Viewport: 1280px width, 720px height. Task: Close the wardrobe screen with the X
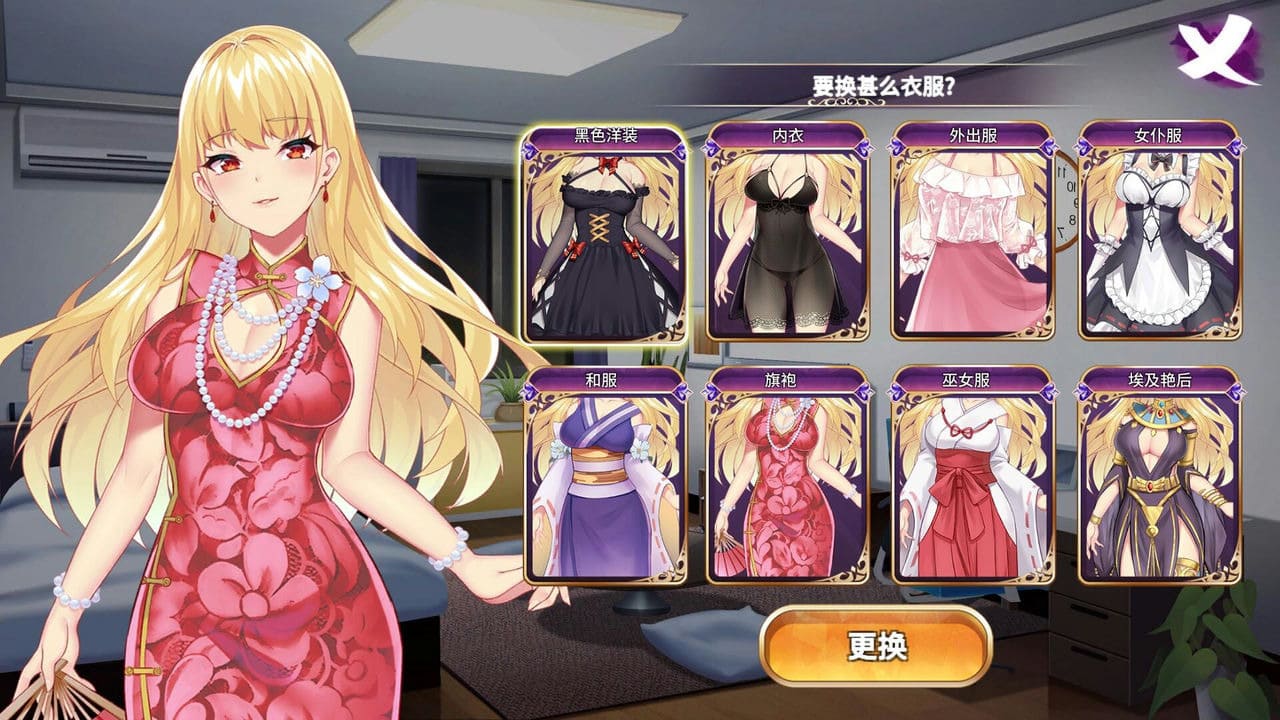[1214, 50]
